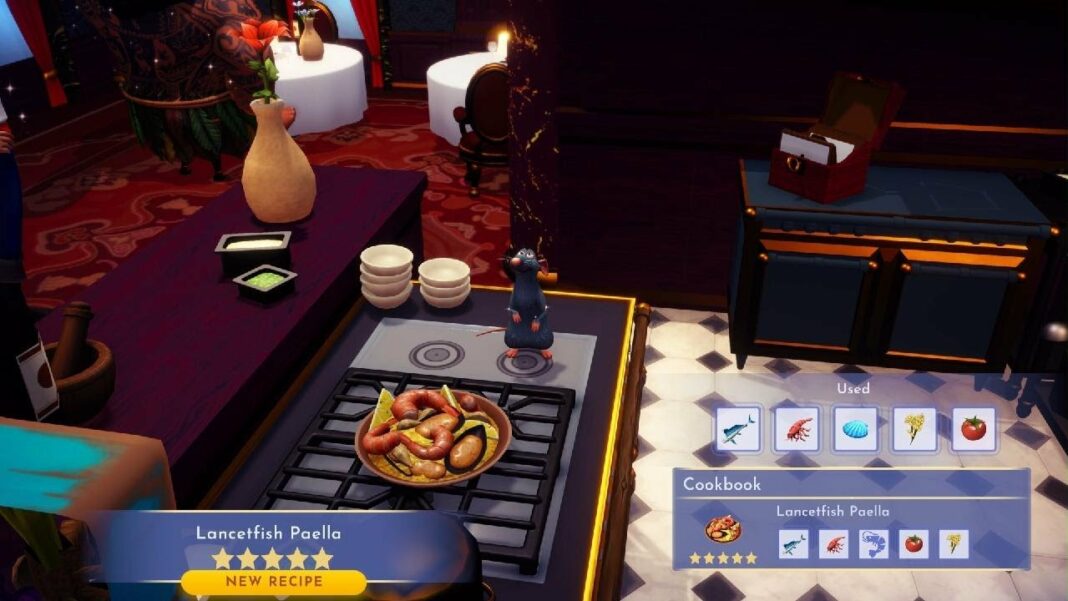Select the tomato slot in the Used row
The width and height of the screenshot is (1068, 601).
click(974, 429)
